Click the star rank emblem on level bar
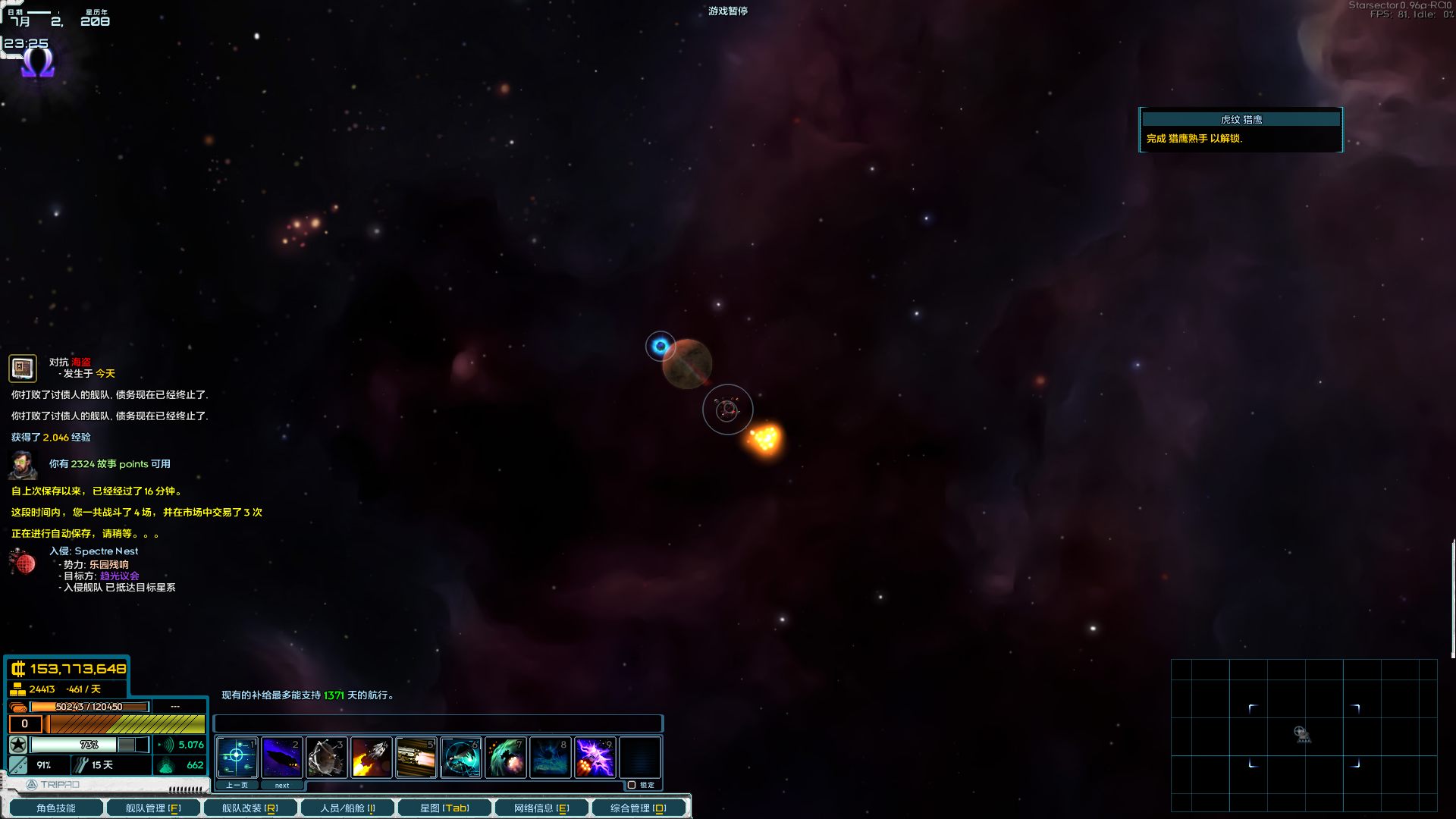 click(x=17, y=745)
